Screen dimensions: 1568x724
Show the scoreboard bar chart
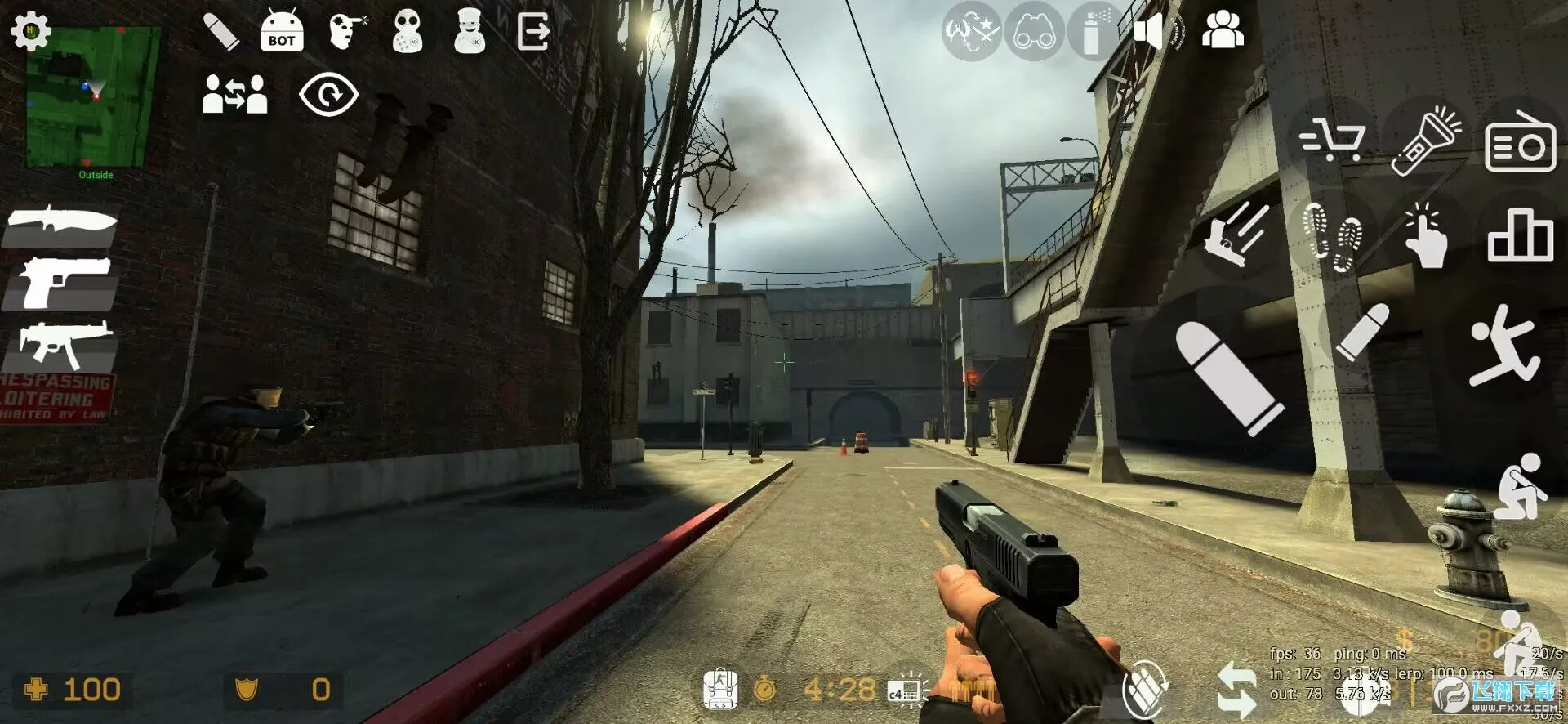pos(1520,236)
